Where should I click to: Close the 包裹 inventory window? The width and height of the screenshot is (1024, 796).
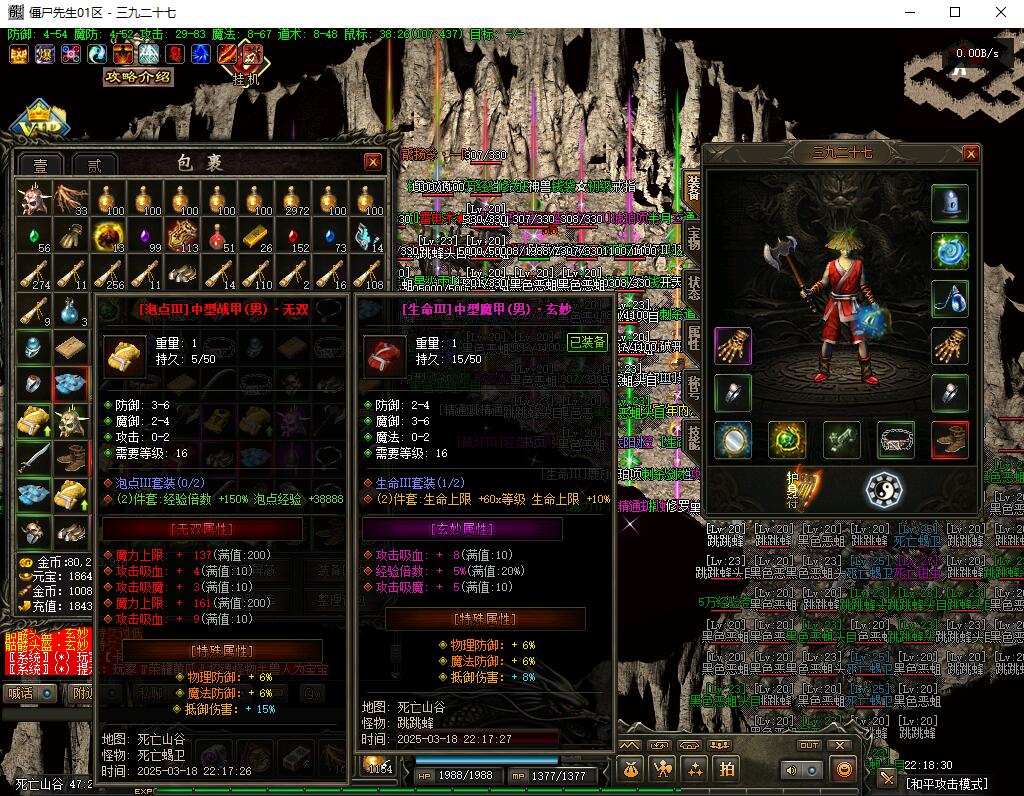tap(373, 162)
